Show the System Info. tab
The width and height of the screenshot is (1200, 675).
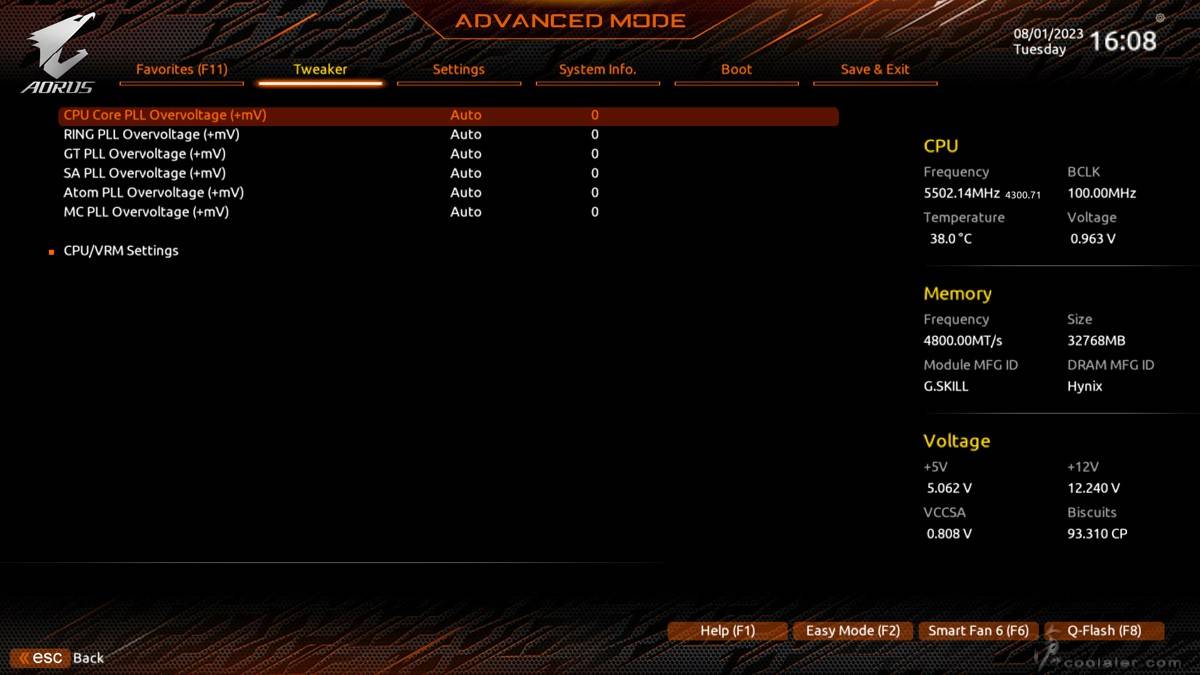tap(597, 70)
